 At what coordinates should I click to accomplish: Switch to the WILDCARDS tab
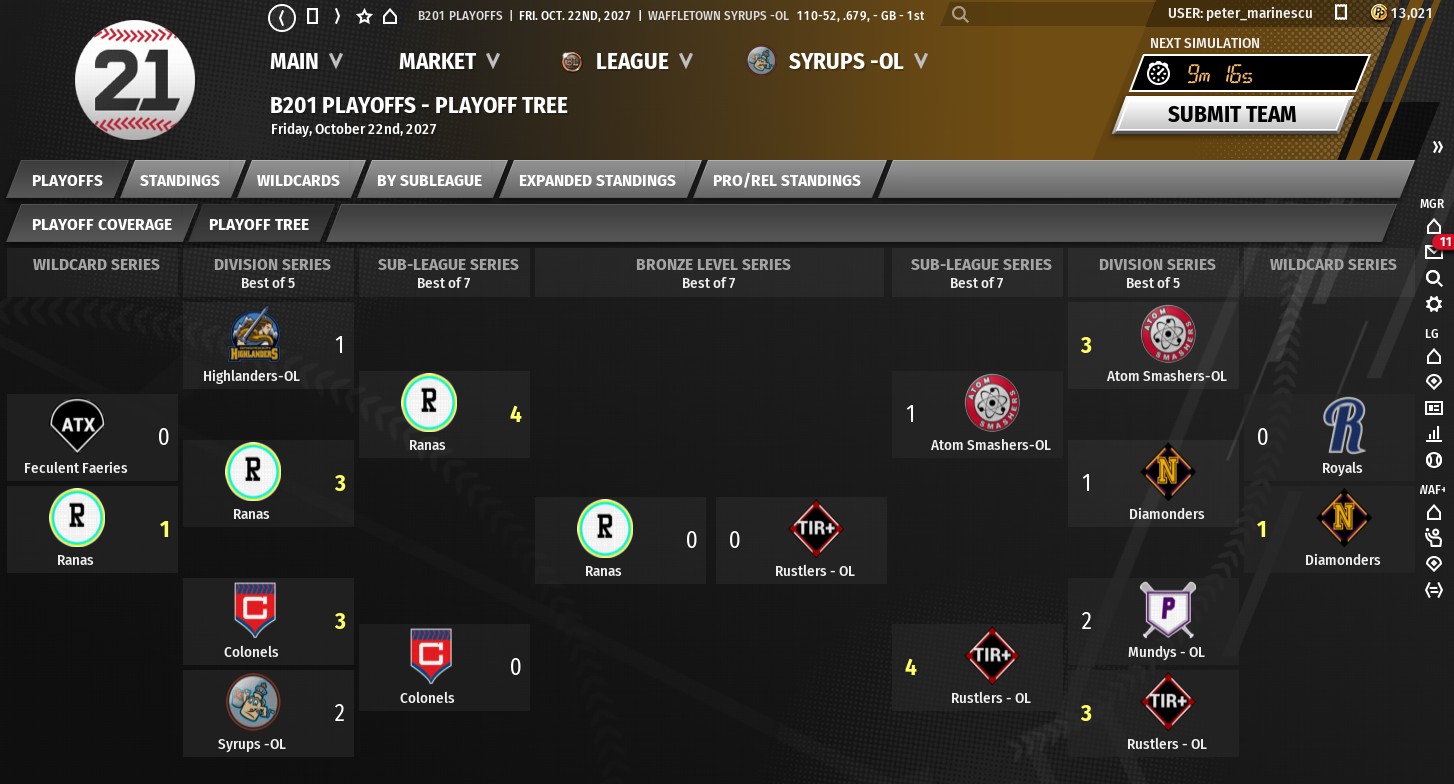[298, 180]
